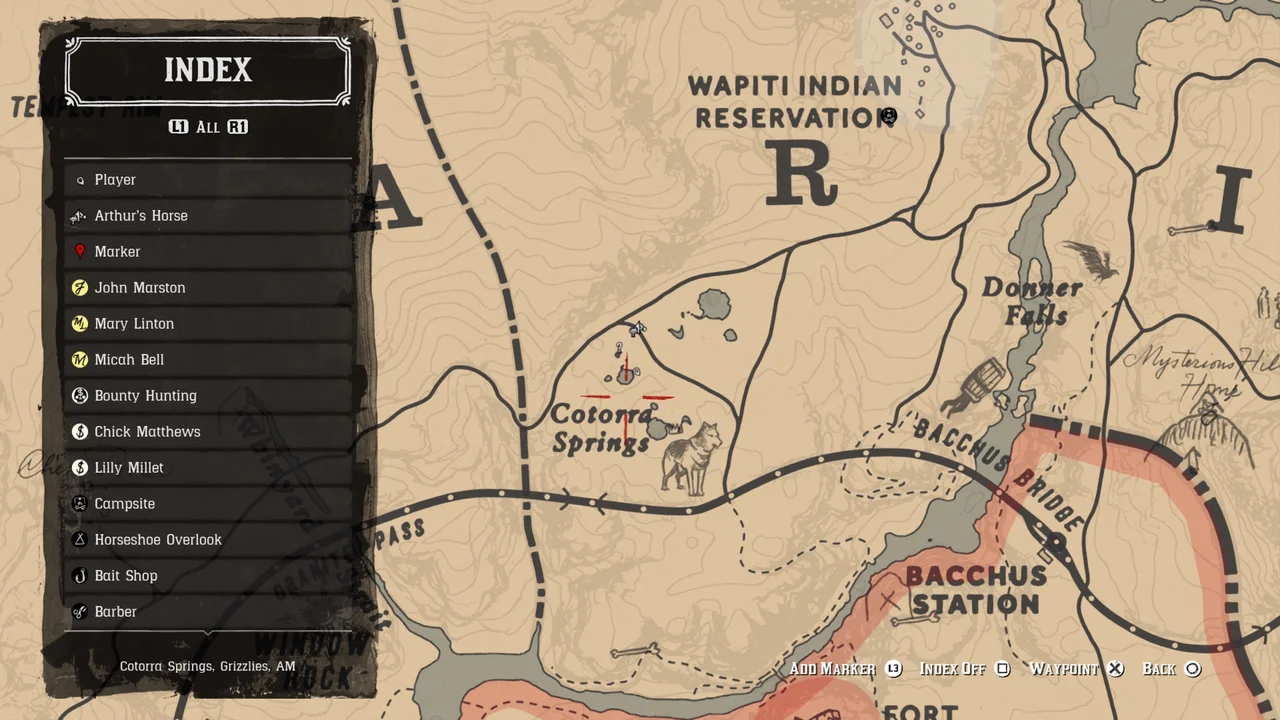Screen dimensions: 1280x720
Task: Open the All filter between L1 and R1
Action: 207,127
